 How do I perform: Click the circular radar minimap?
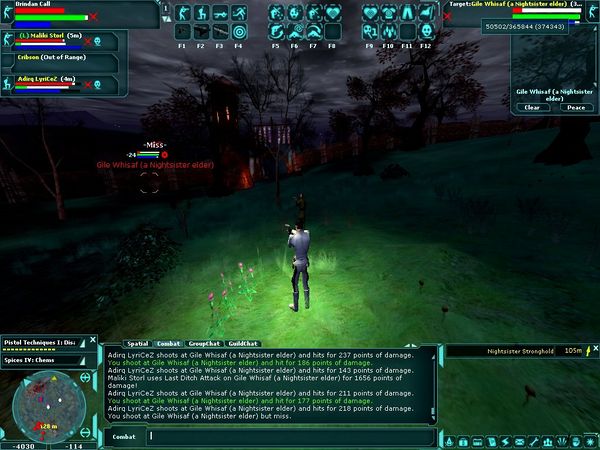pos(43,399)
